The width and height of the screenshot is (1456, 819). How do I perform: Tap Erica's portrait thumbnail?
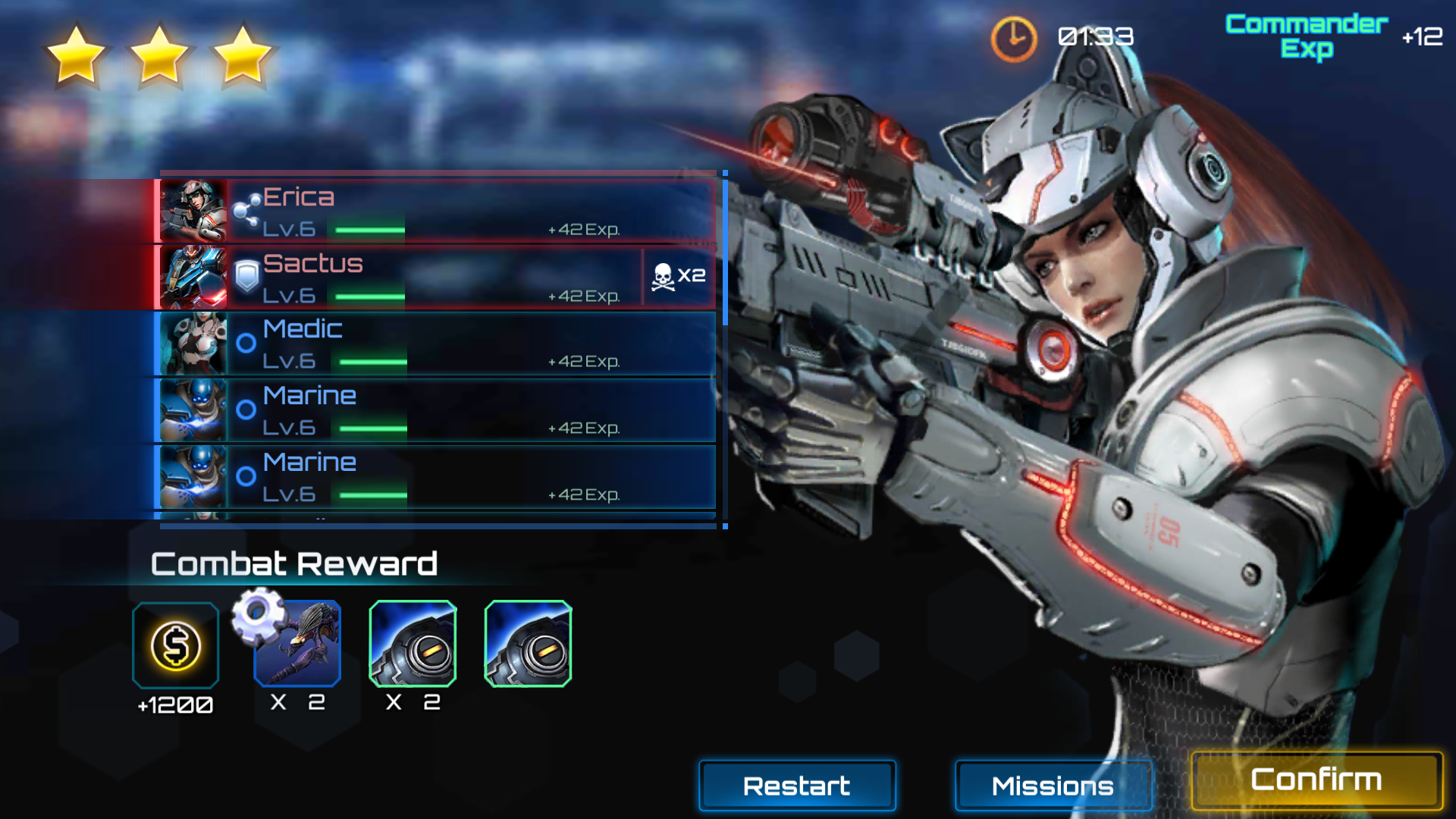193,211
